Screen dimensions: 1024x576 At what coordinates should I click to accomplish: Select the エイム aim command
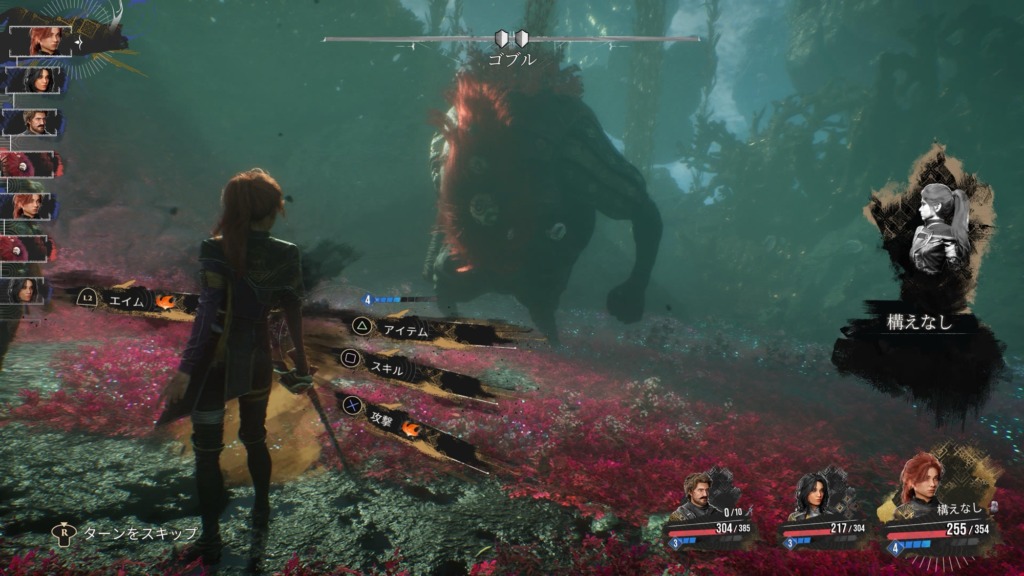point(125,299)
